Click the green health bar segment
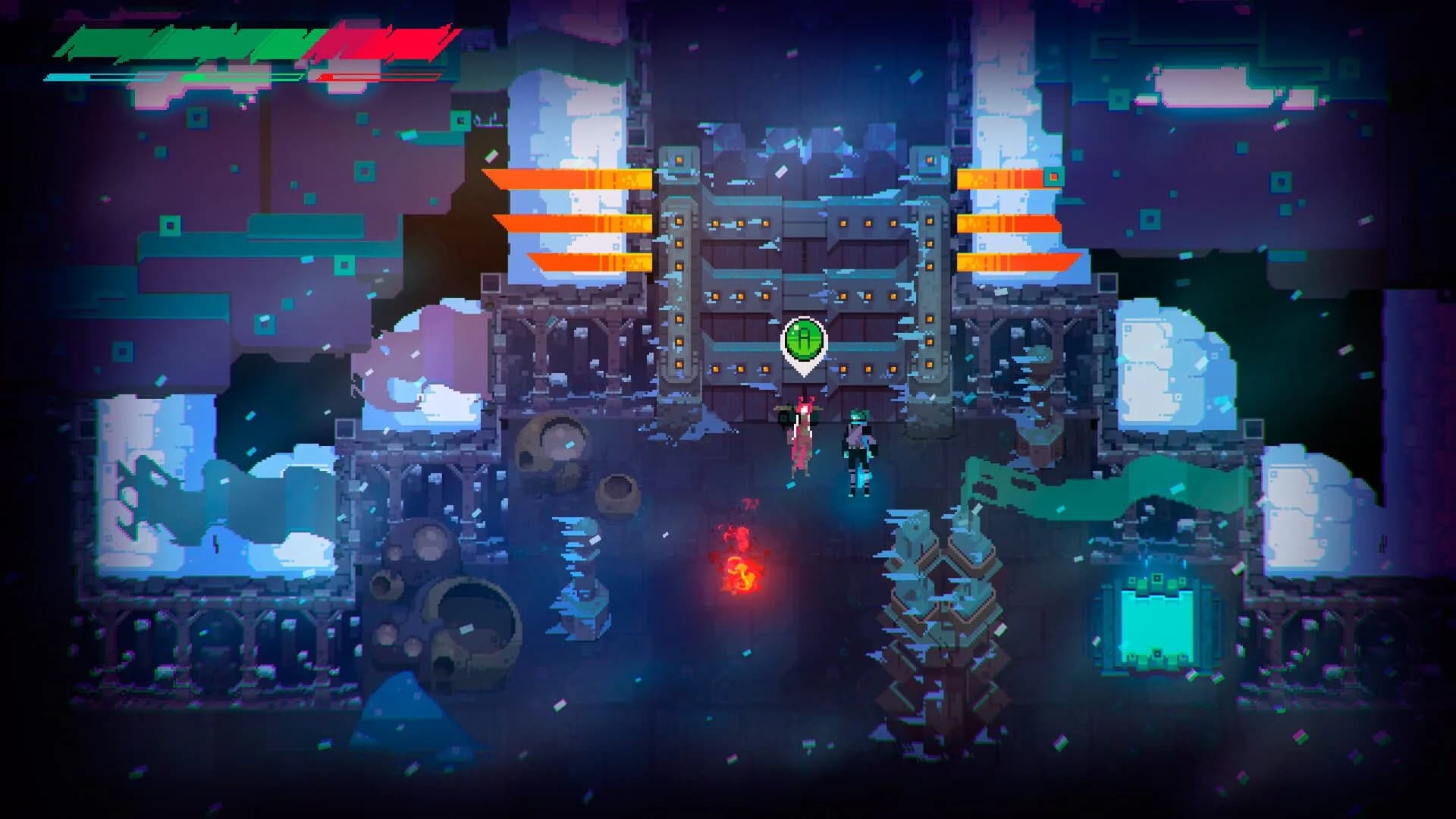1456x819 pixels. click(x=190, y=42)
